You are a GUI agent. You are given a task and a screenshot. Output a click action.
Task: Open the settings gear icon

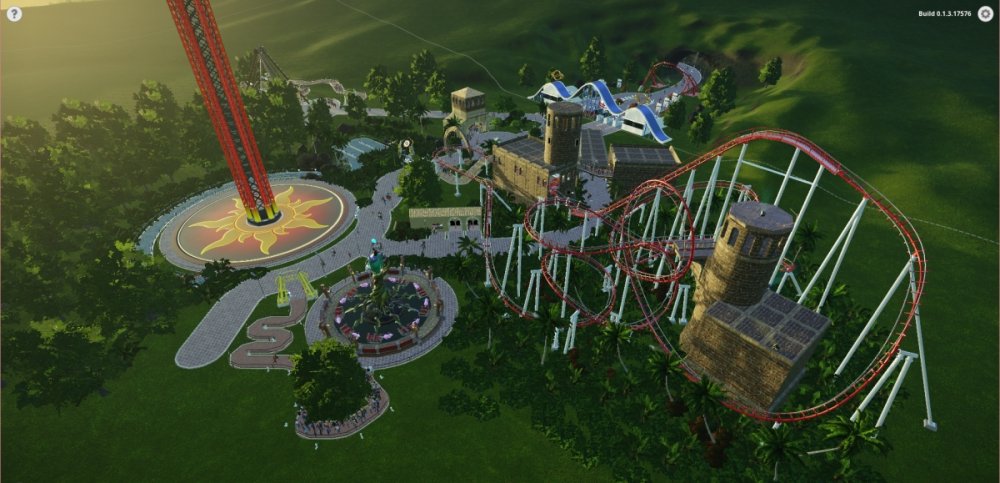pos(985,14)
